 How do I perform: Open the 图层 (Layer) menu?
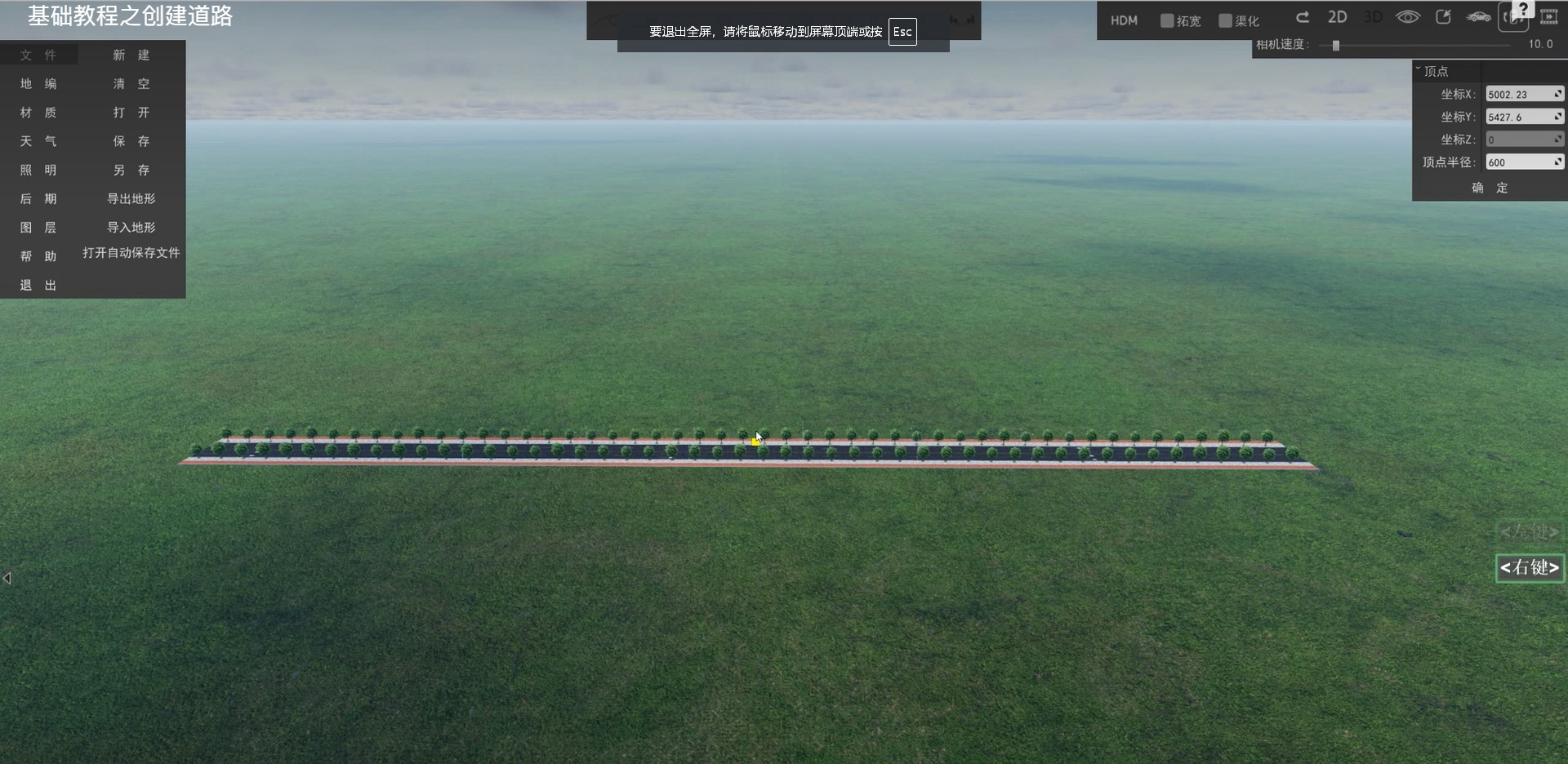pos(38,227)
